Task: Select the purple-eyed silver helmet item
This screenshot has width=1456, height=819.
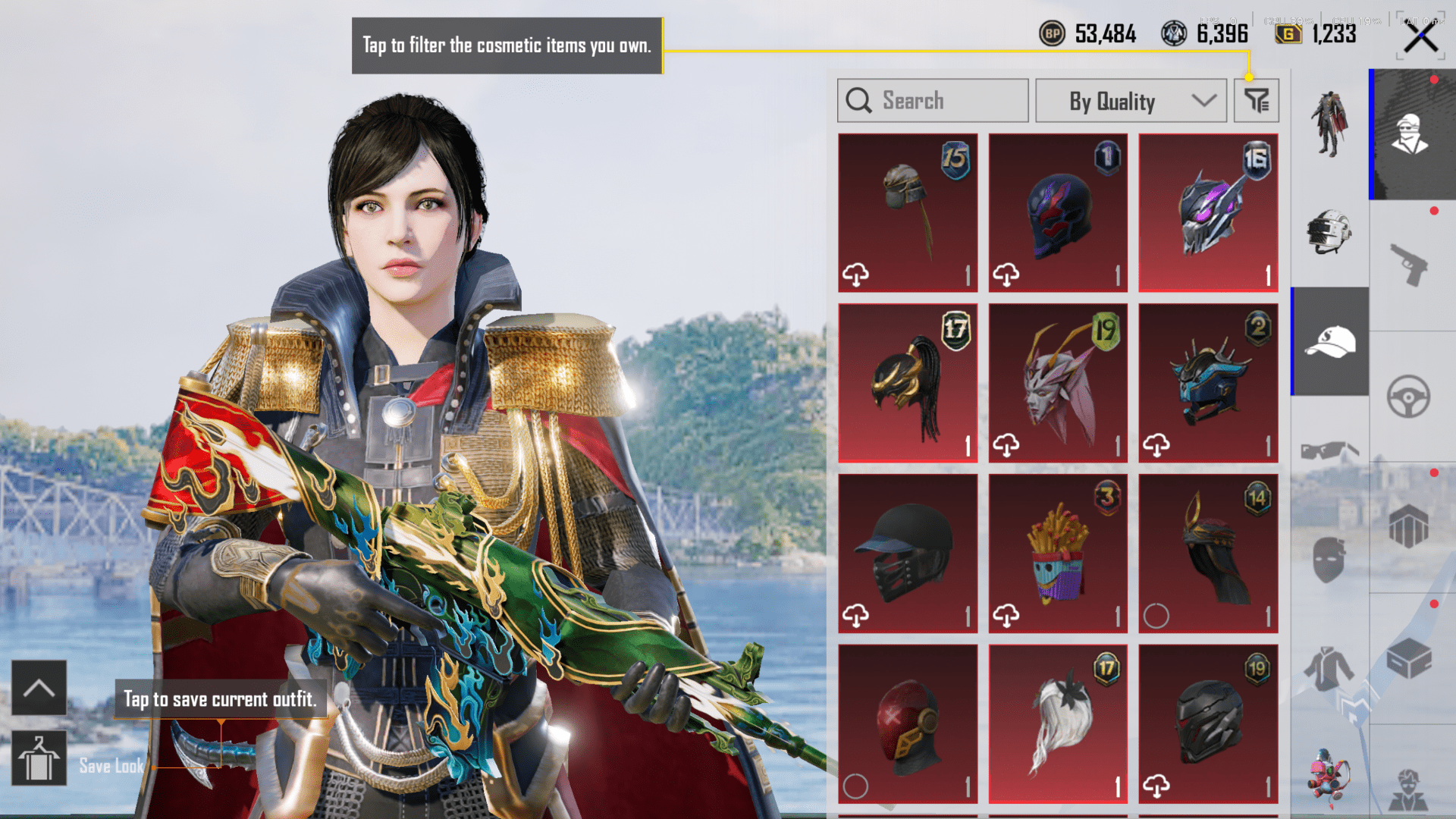Action: pos(1208,213)
